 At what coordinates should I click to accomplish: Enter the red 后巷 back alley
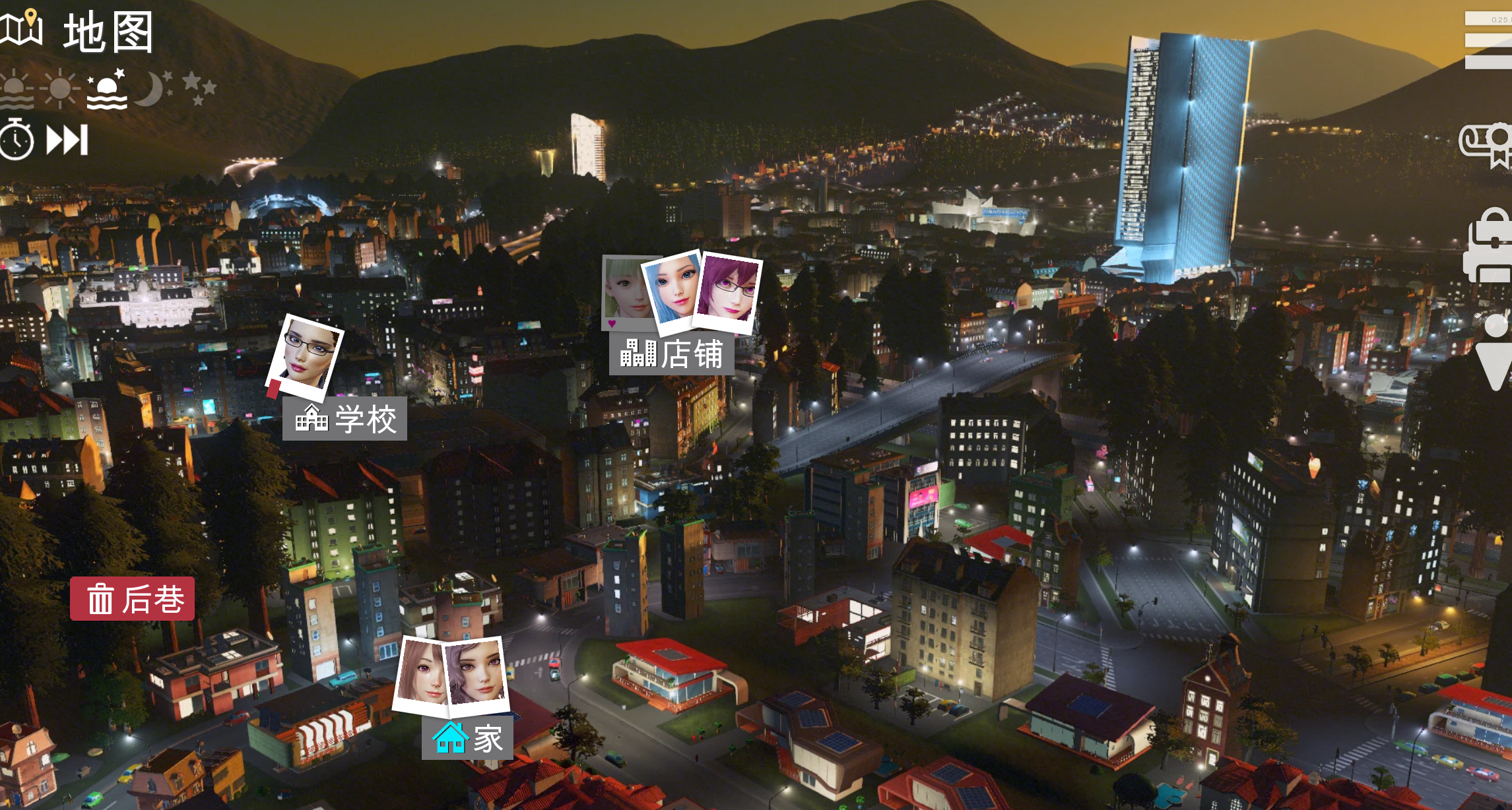pyautogui.click(x=133, y=599)
